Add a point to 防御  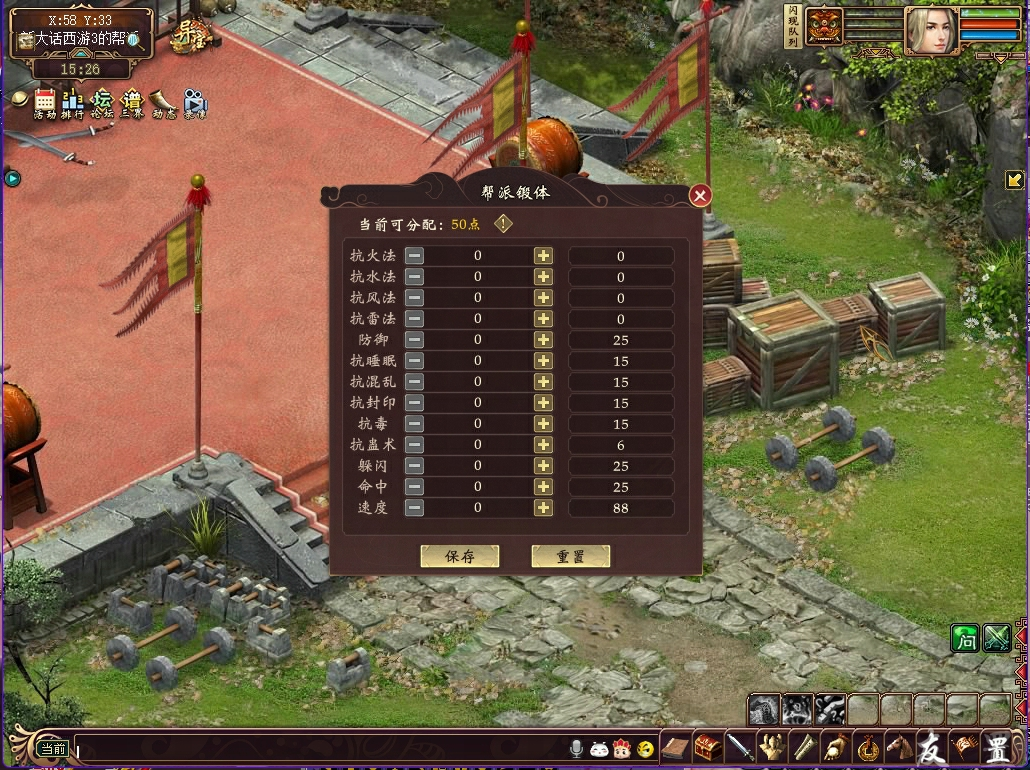click(x=543, y=340)
